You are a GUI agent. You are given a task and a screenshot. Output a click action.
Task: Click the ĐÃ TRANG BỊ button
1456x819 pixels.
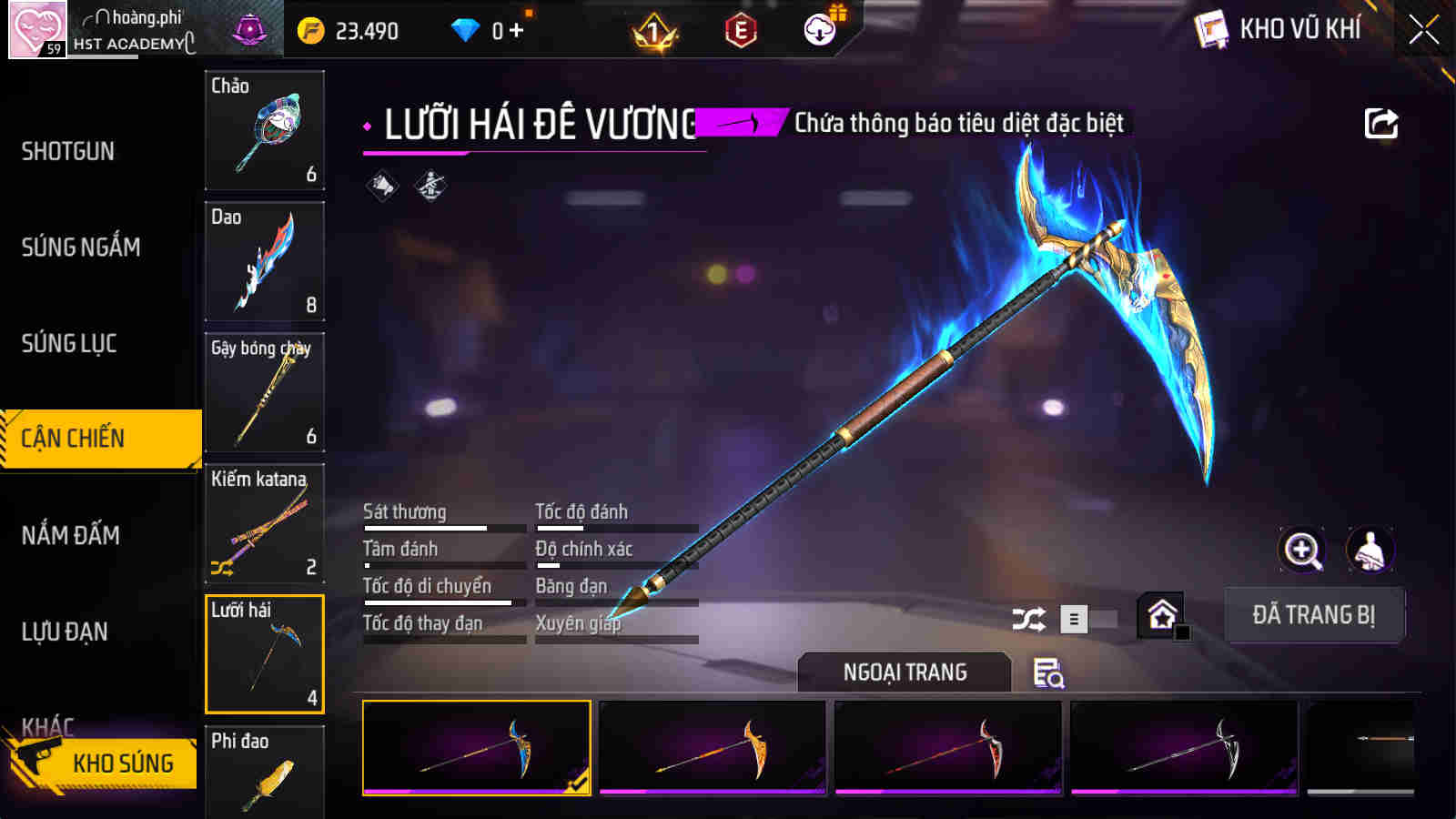(x=1314, y=615)
